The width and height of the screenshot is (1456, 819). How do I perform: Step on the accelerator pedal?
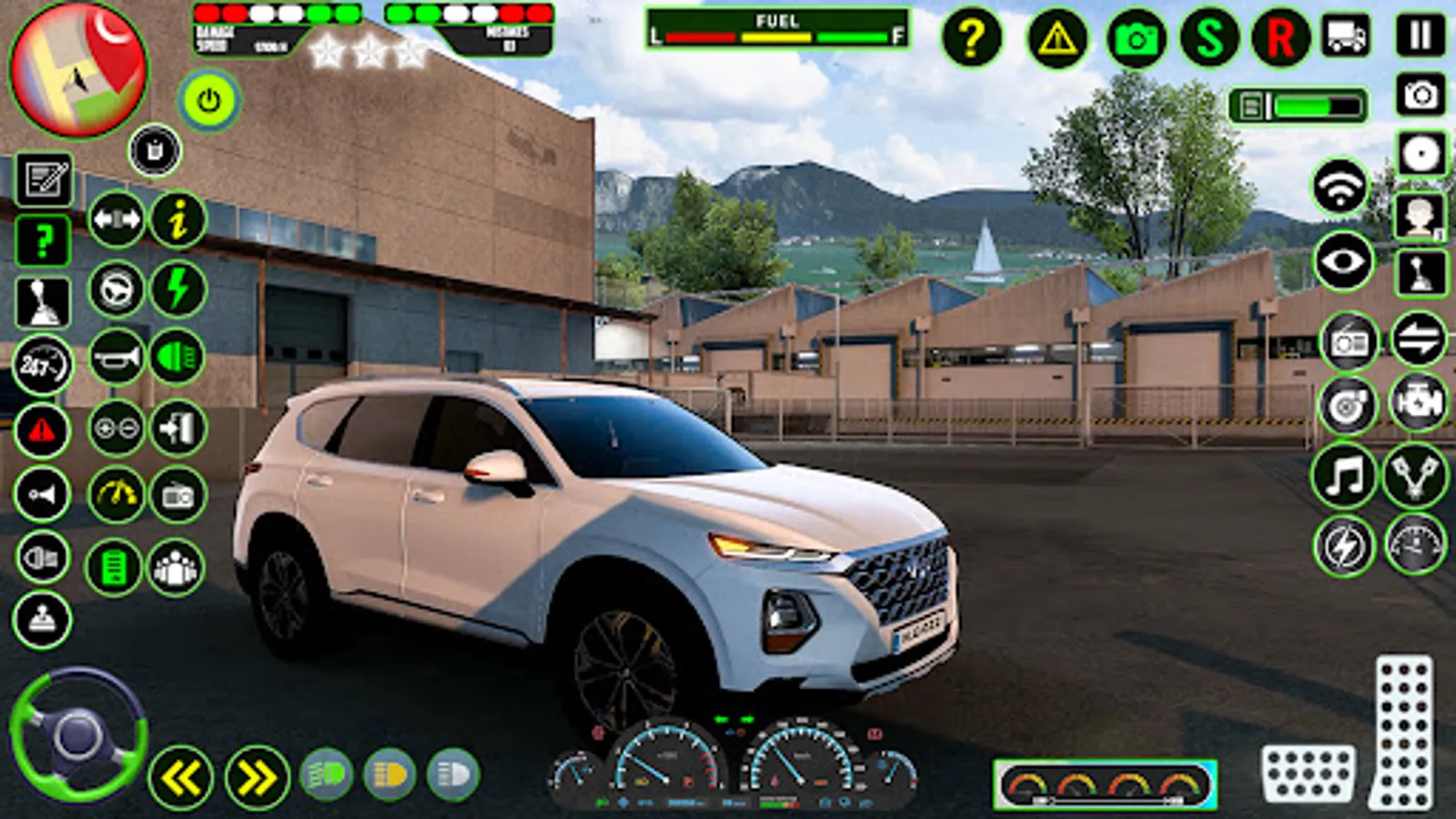[x=1403, y=731]
